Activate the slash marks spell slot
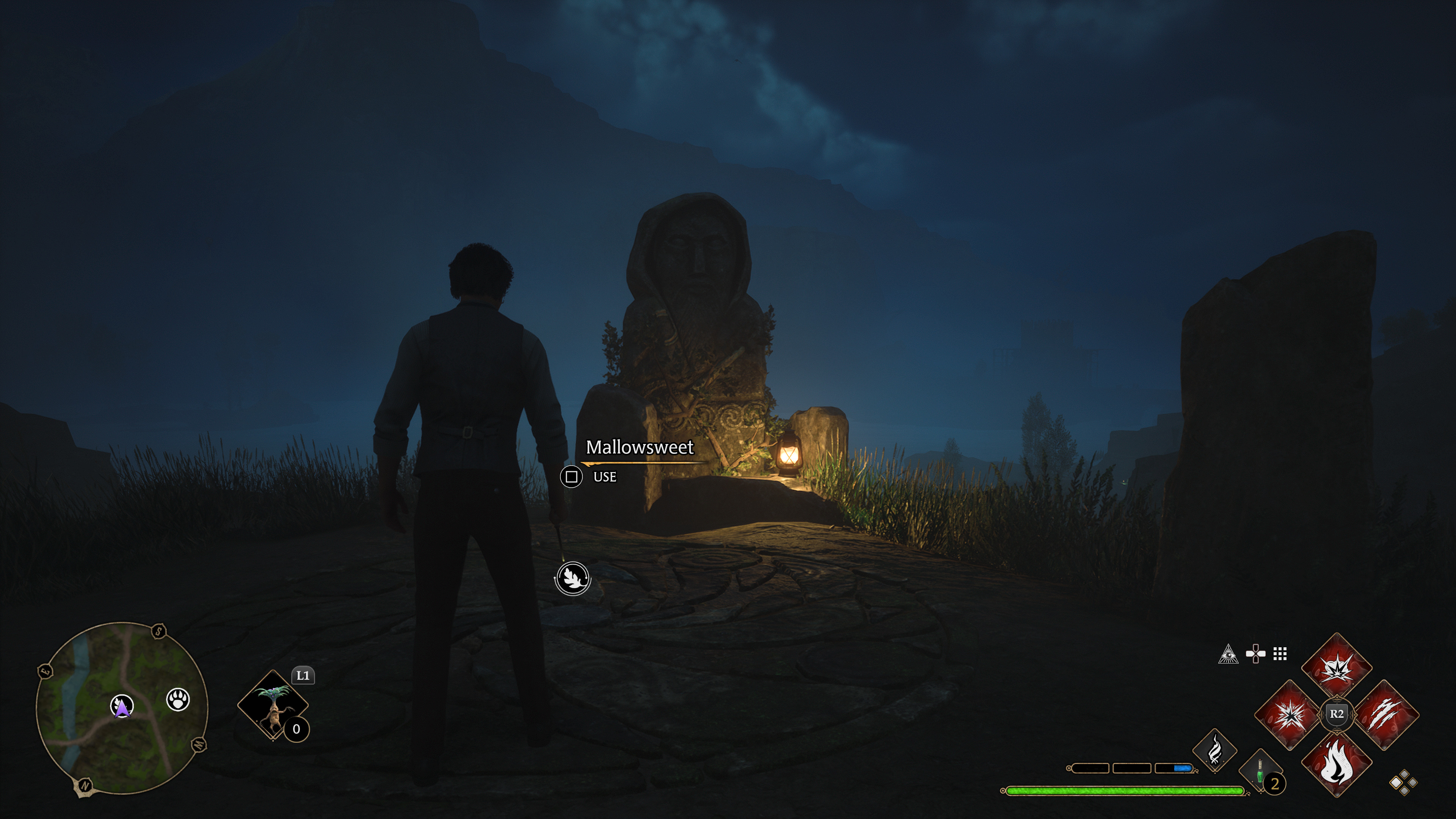This screenshot has width=1456, height=819. (x=1385, y=715)
